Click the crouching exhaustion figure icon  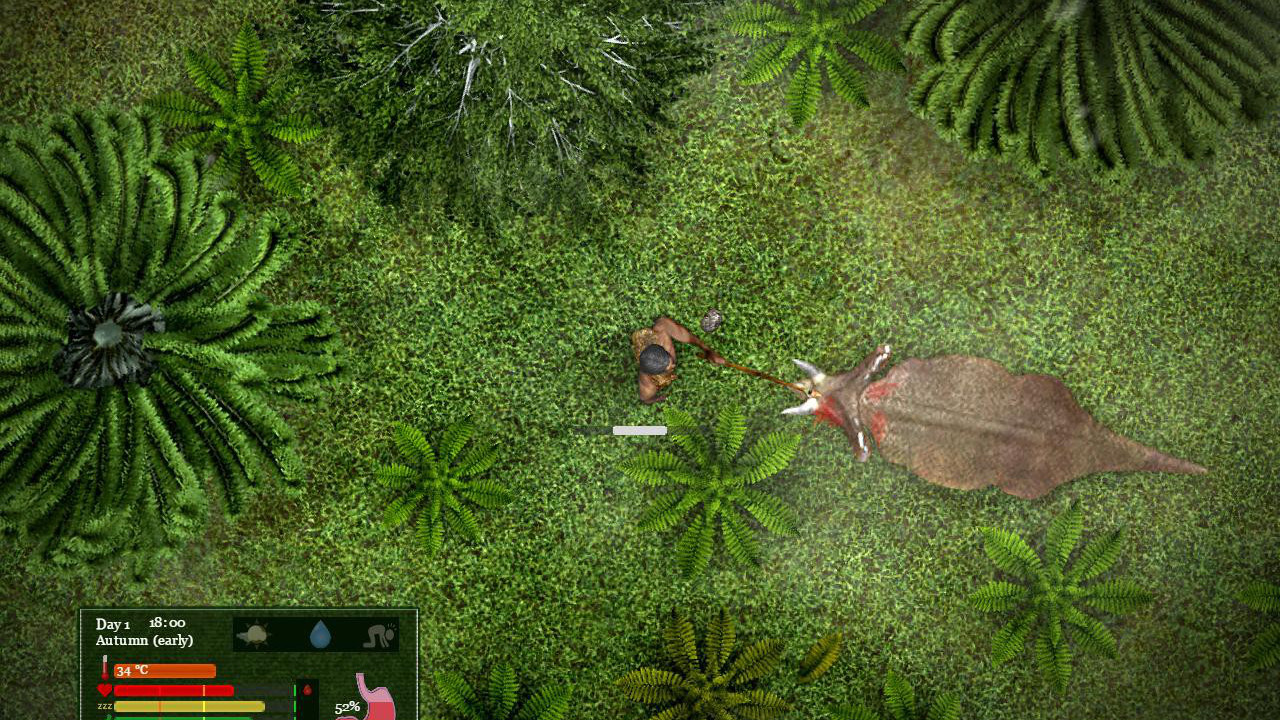tap(377, 635)
